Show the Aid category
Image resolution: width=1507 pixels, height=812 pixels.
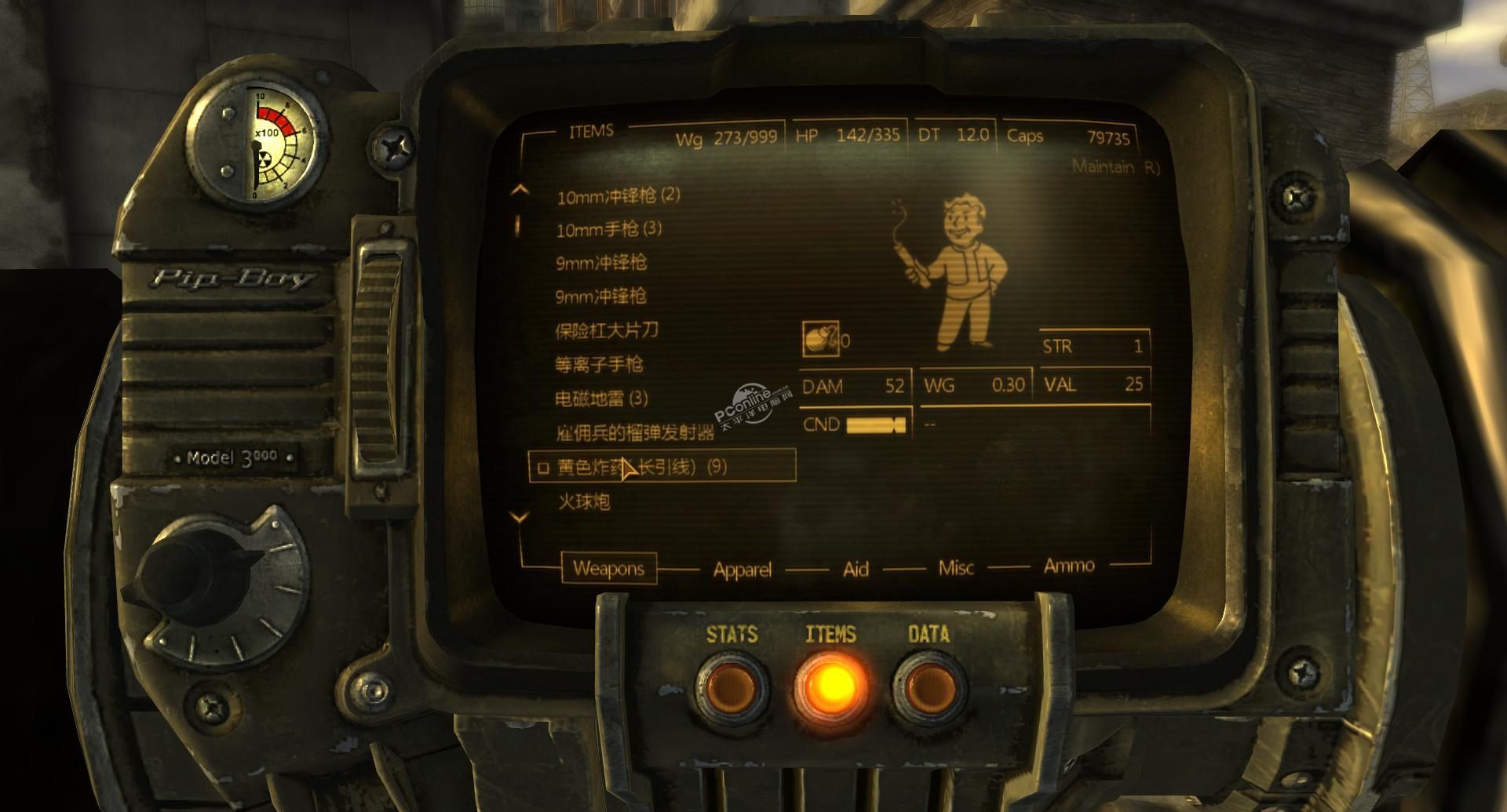coord(856,569)
